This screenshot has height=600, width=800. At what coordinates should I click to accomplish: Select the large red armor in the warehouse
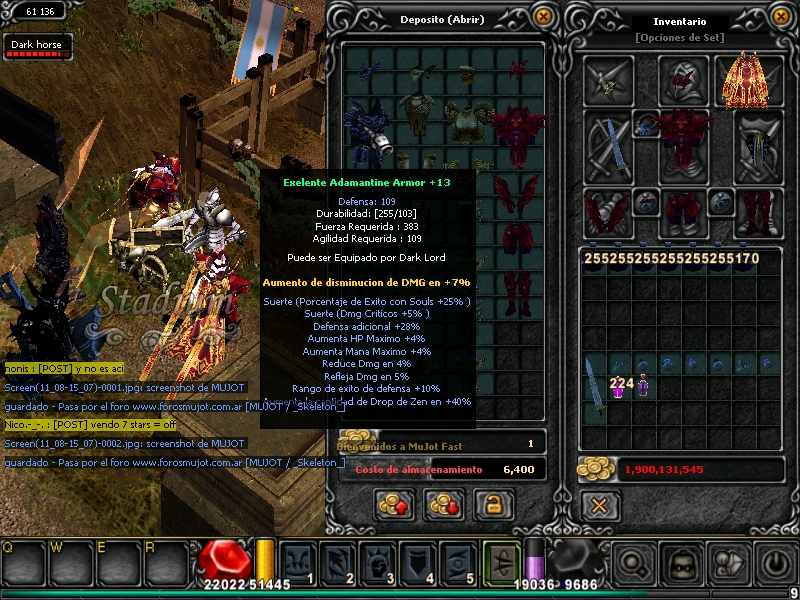517,128
